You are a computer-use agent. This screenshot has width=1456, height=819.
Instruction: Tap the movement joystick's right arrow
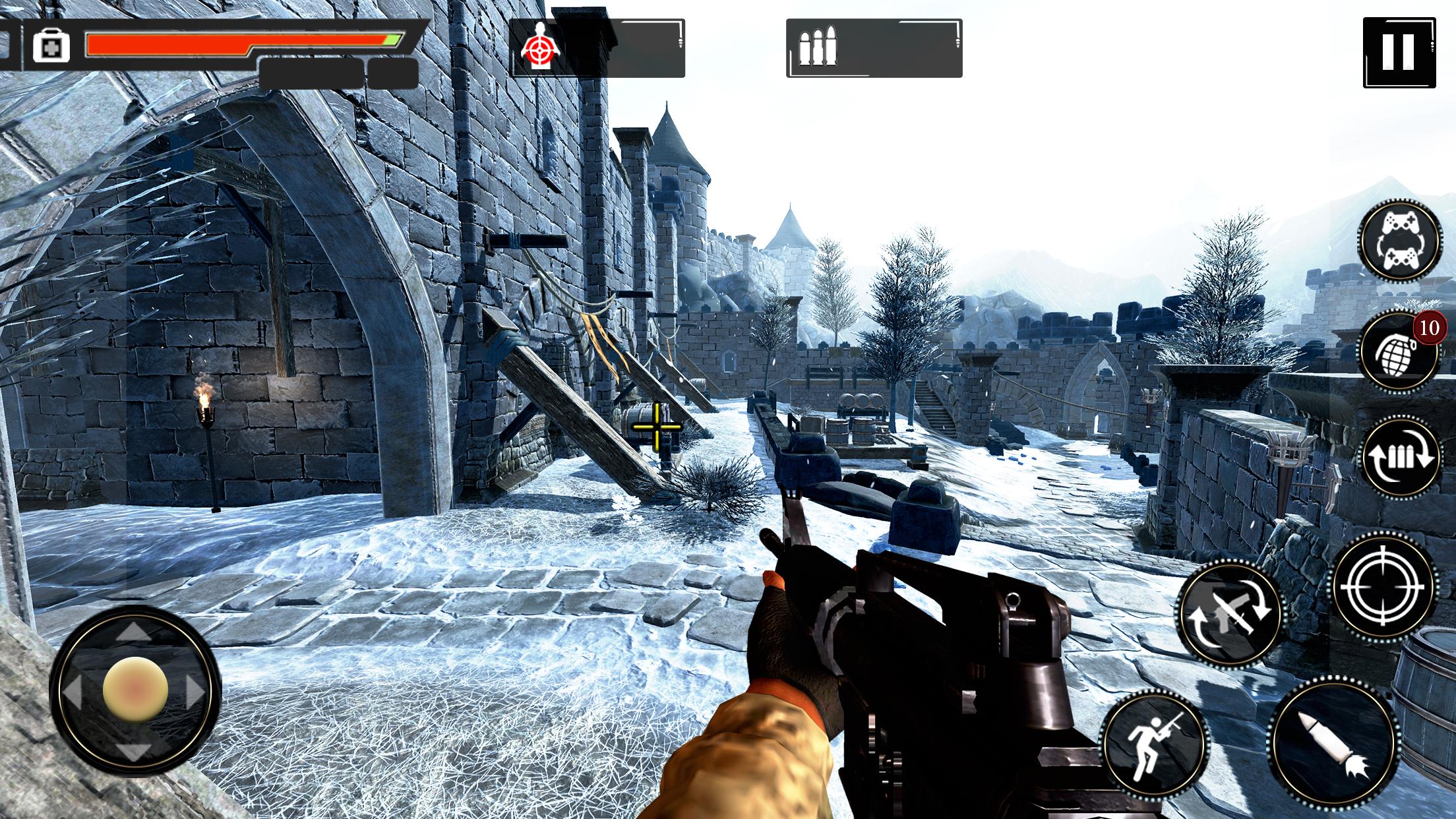(196, 690)
